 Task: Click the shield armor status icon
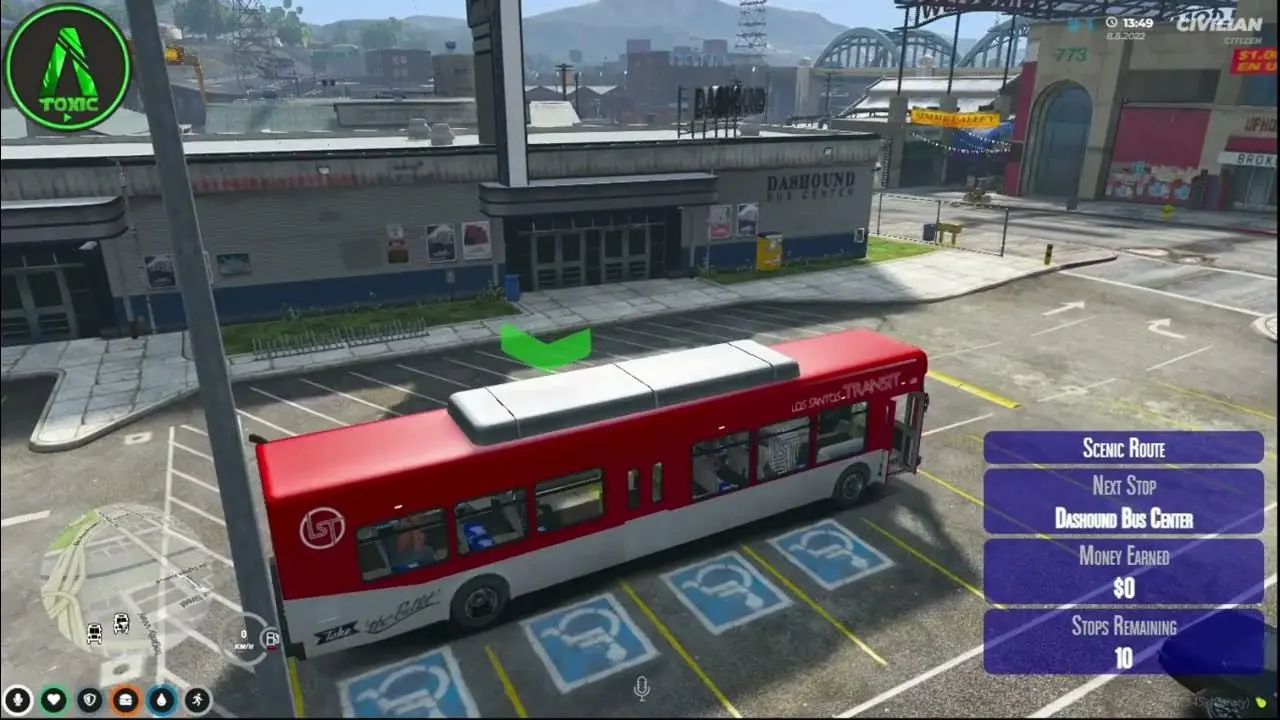(x=90, y=699)
